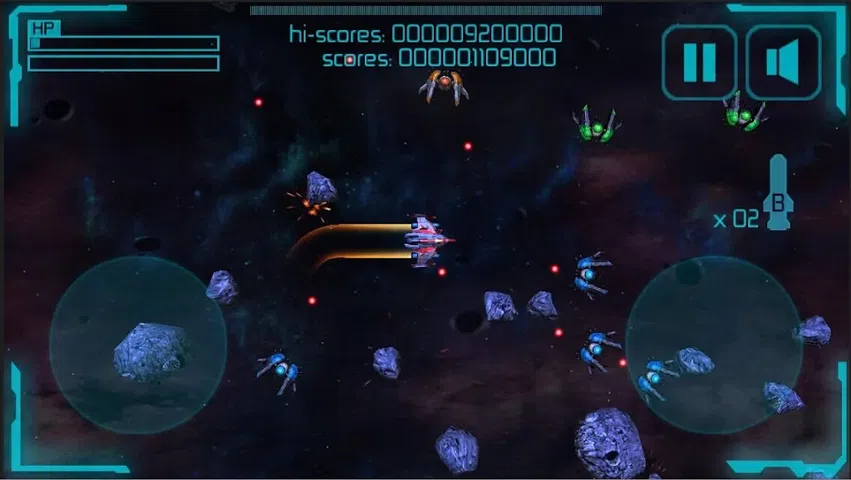Image resolution: width=851 pixels, height=480 pixels.
Task: Pause the game
Action: click(699, 62)
